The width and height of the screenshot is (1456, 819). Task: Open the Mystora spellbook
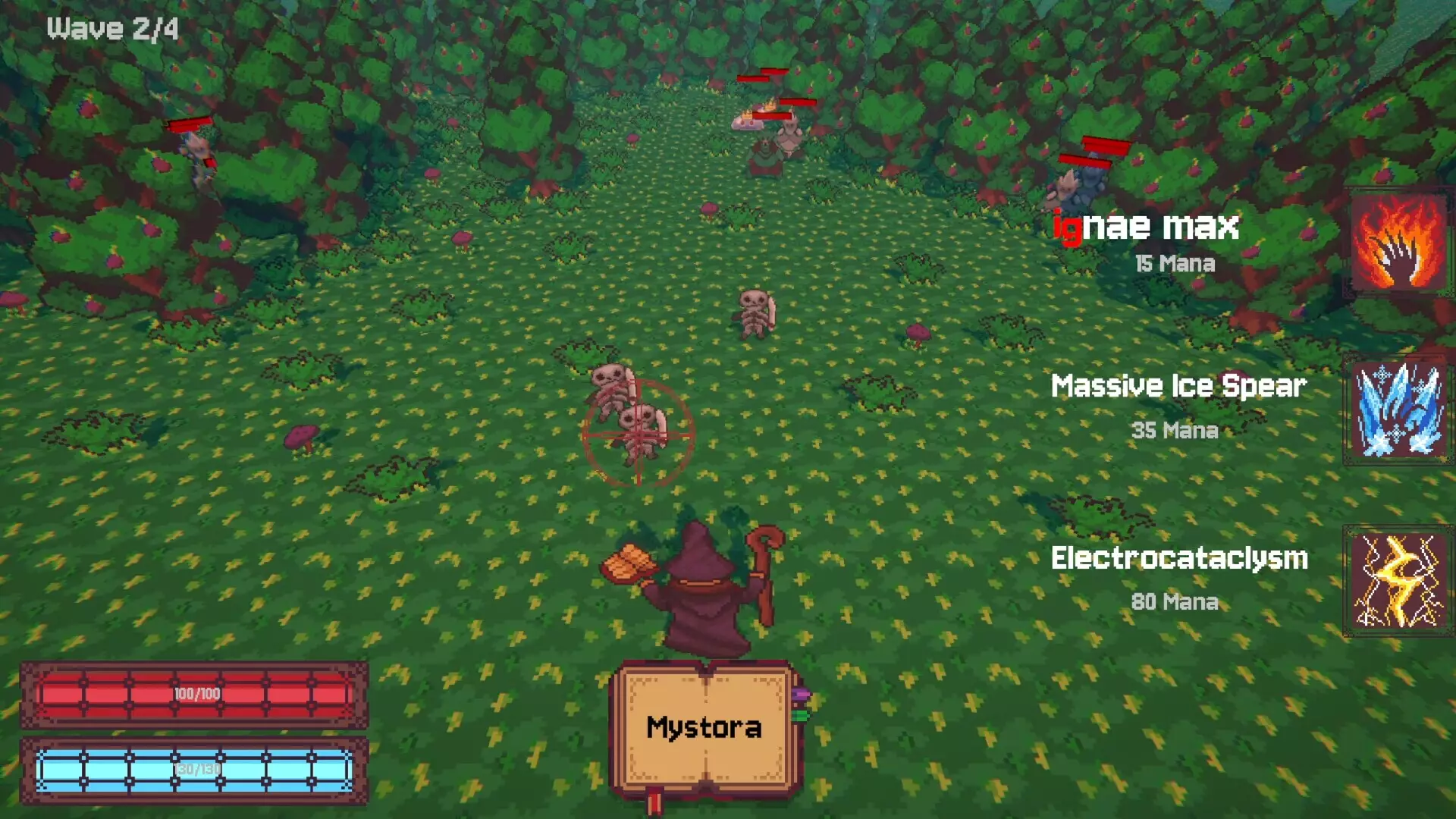click(704, 729)
